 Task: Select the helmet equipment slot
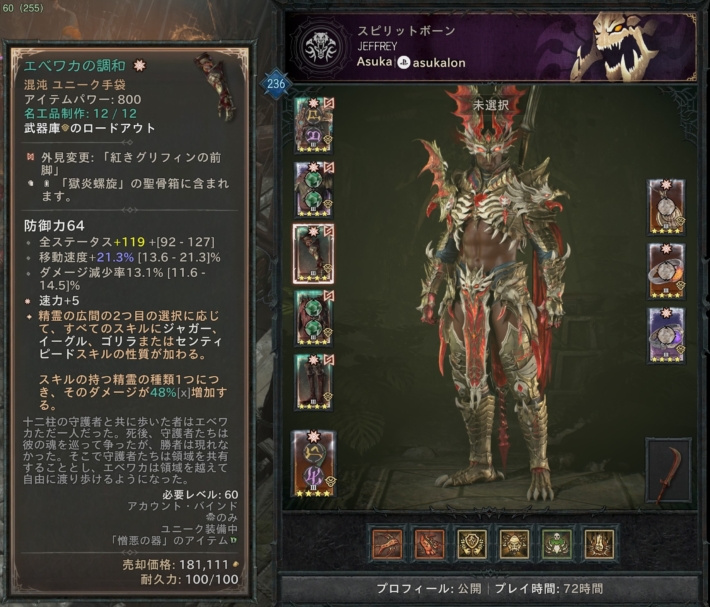(314, 121)
